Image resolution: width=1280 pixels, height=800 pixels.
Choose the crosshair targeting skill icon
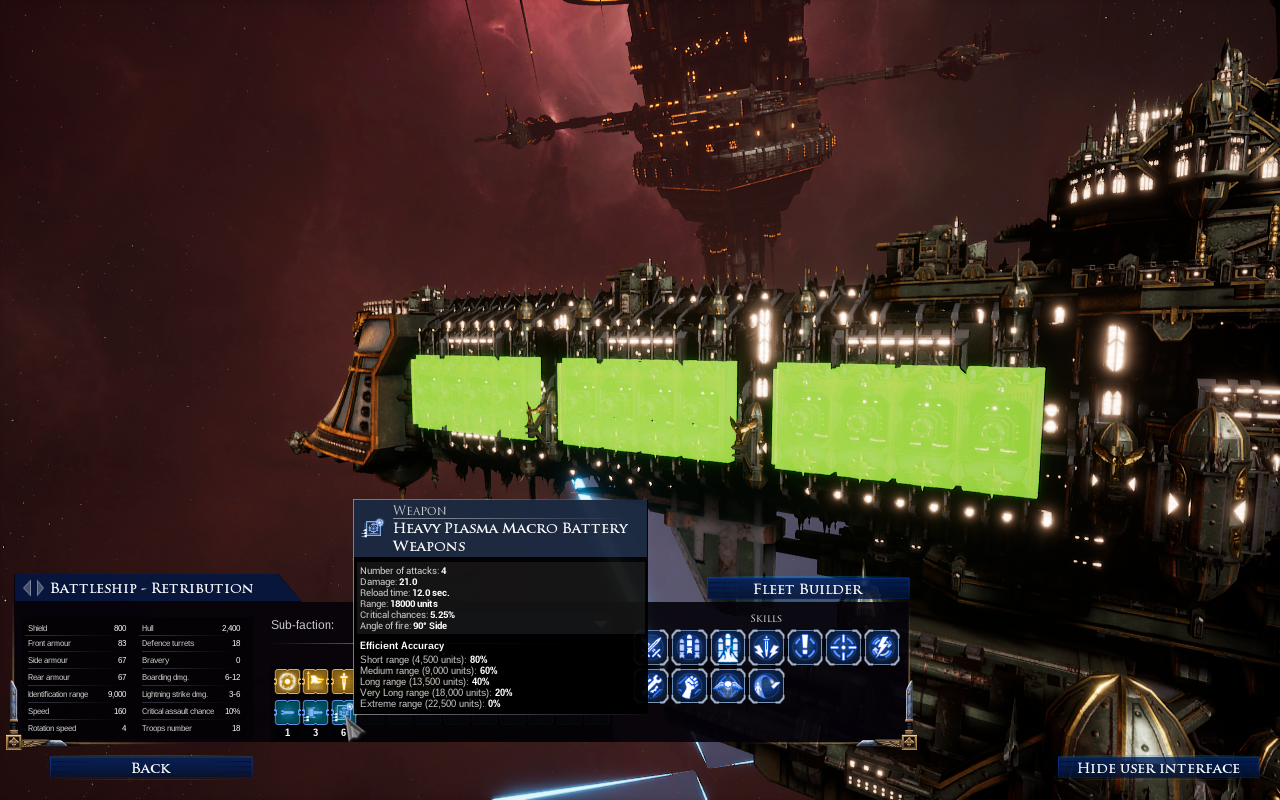click(844, 648)
